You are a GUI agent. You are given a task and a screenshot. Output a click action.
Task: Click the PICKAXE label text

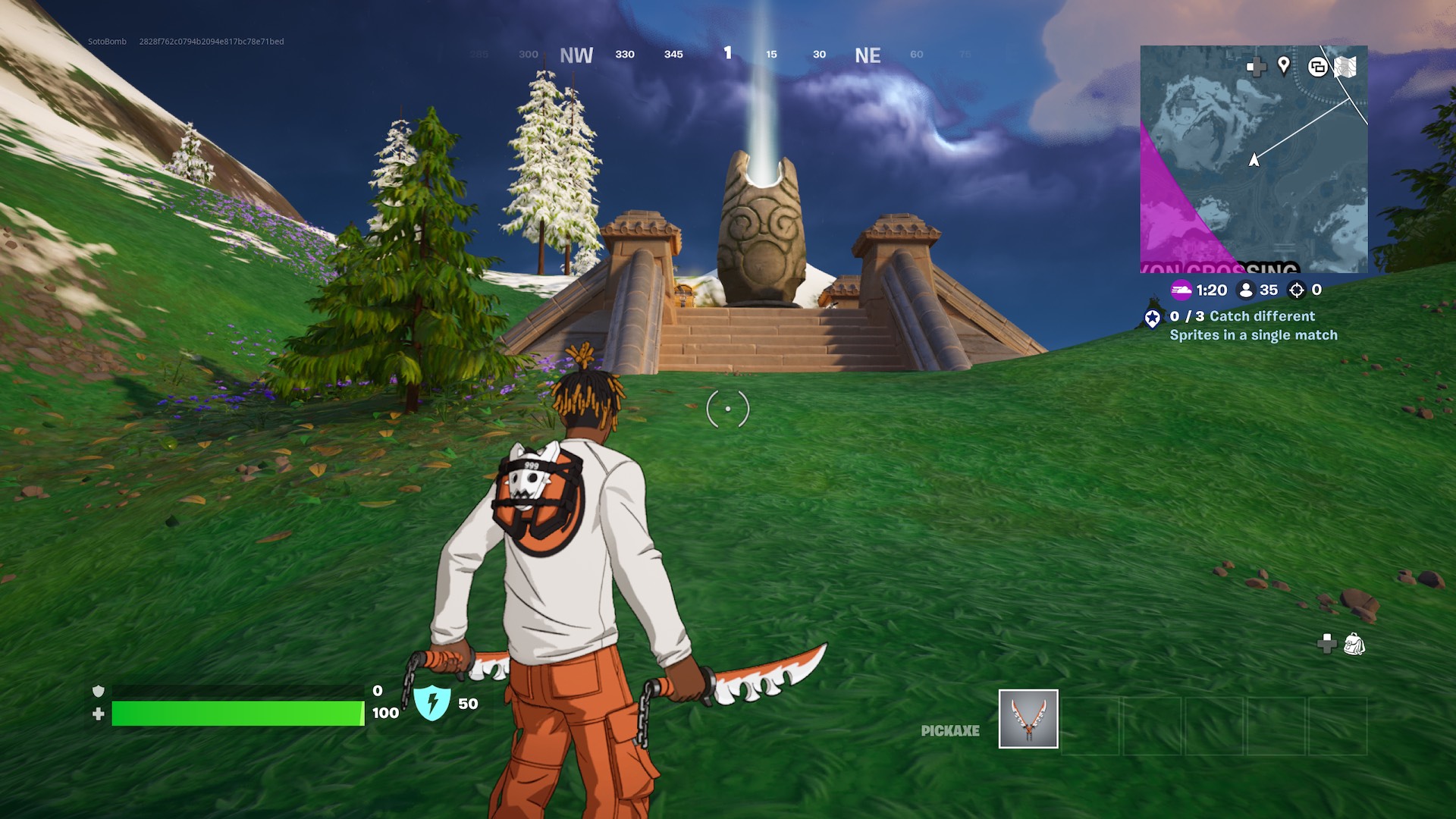pyautogui.click(x=949, y=730)
